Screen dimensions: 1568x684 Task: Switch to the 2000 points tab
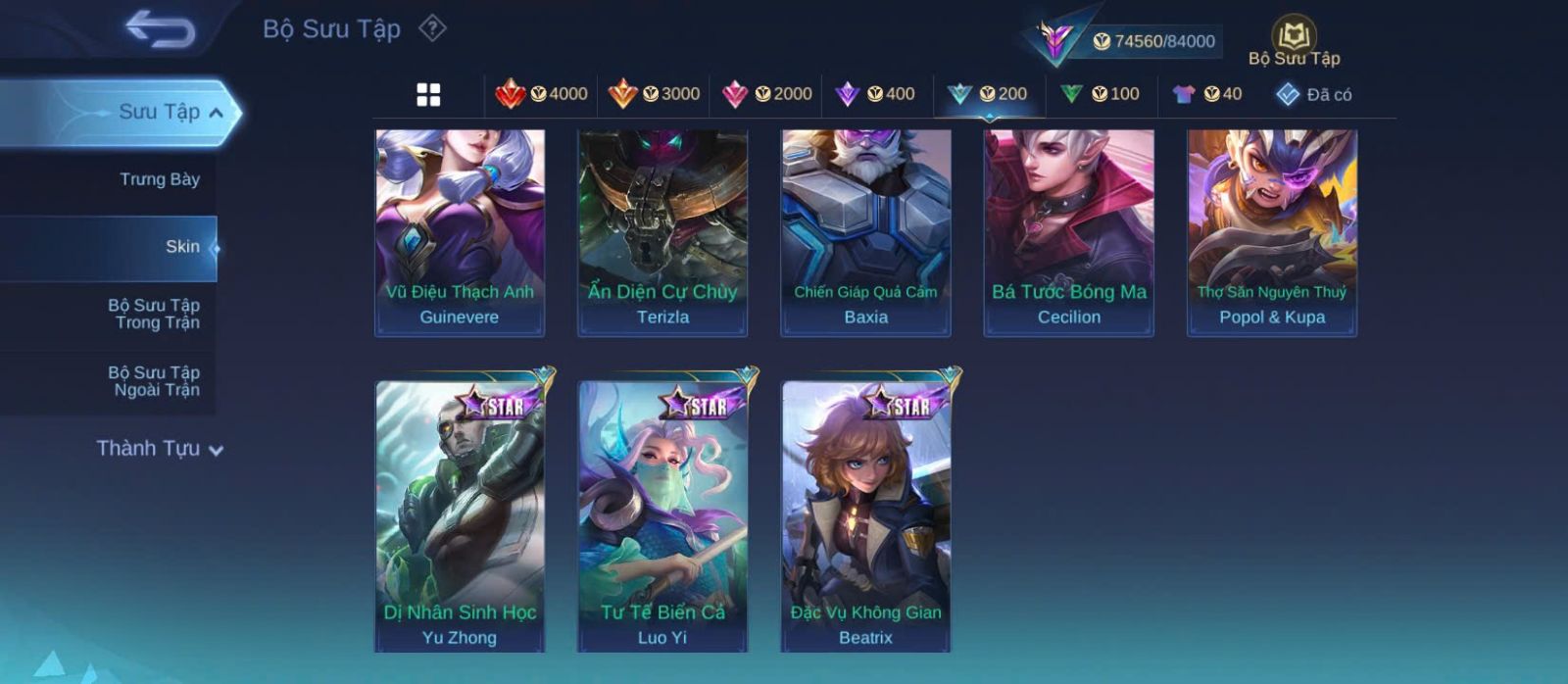[766, 94]
